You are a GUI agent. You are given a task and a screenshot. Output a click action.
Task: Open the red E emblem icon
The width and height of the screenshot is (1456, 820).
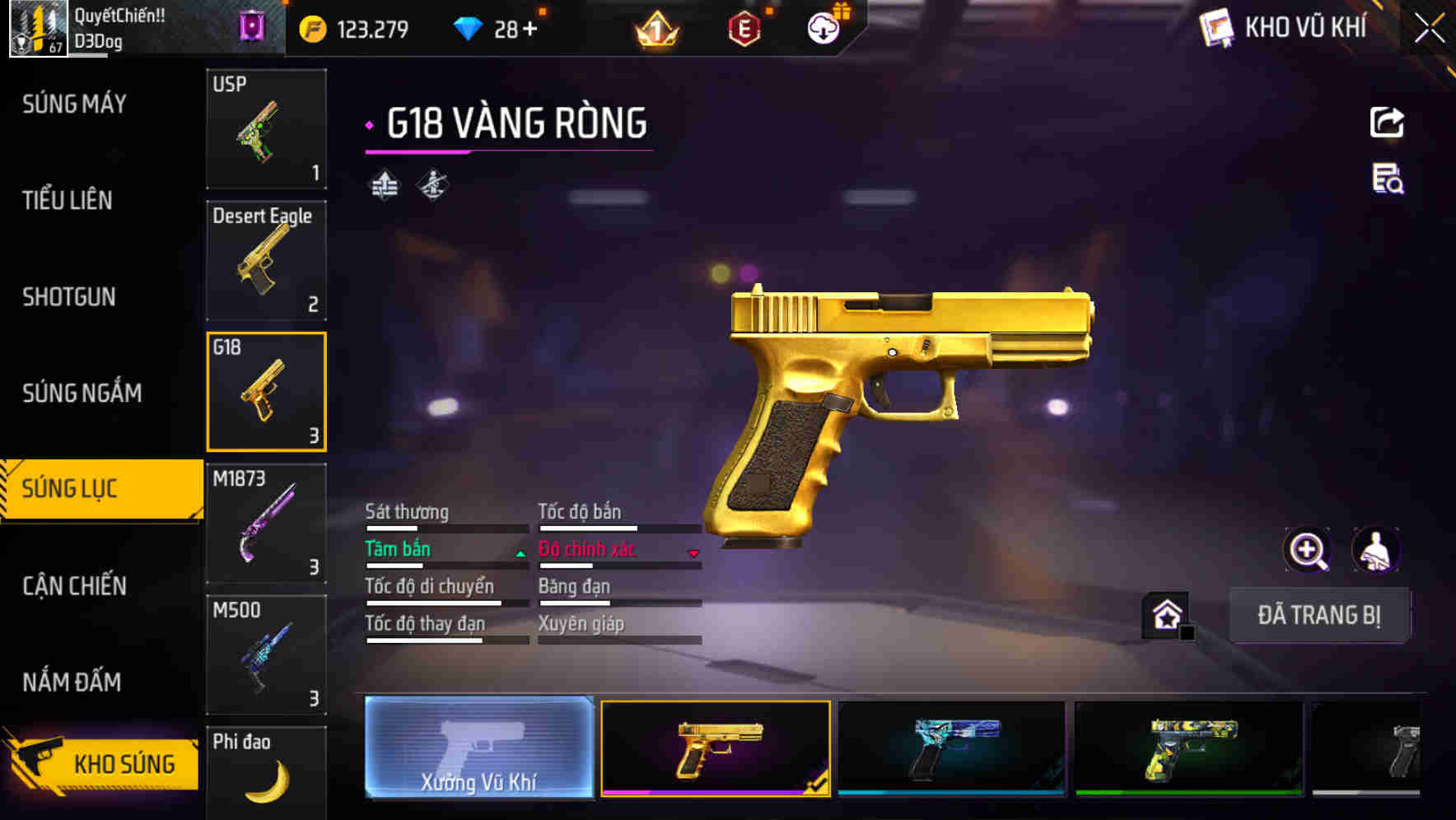743,27
